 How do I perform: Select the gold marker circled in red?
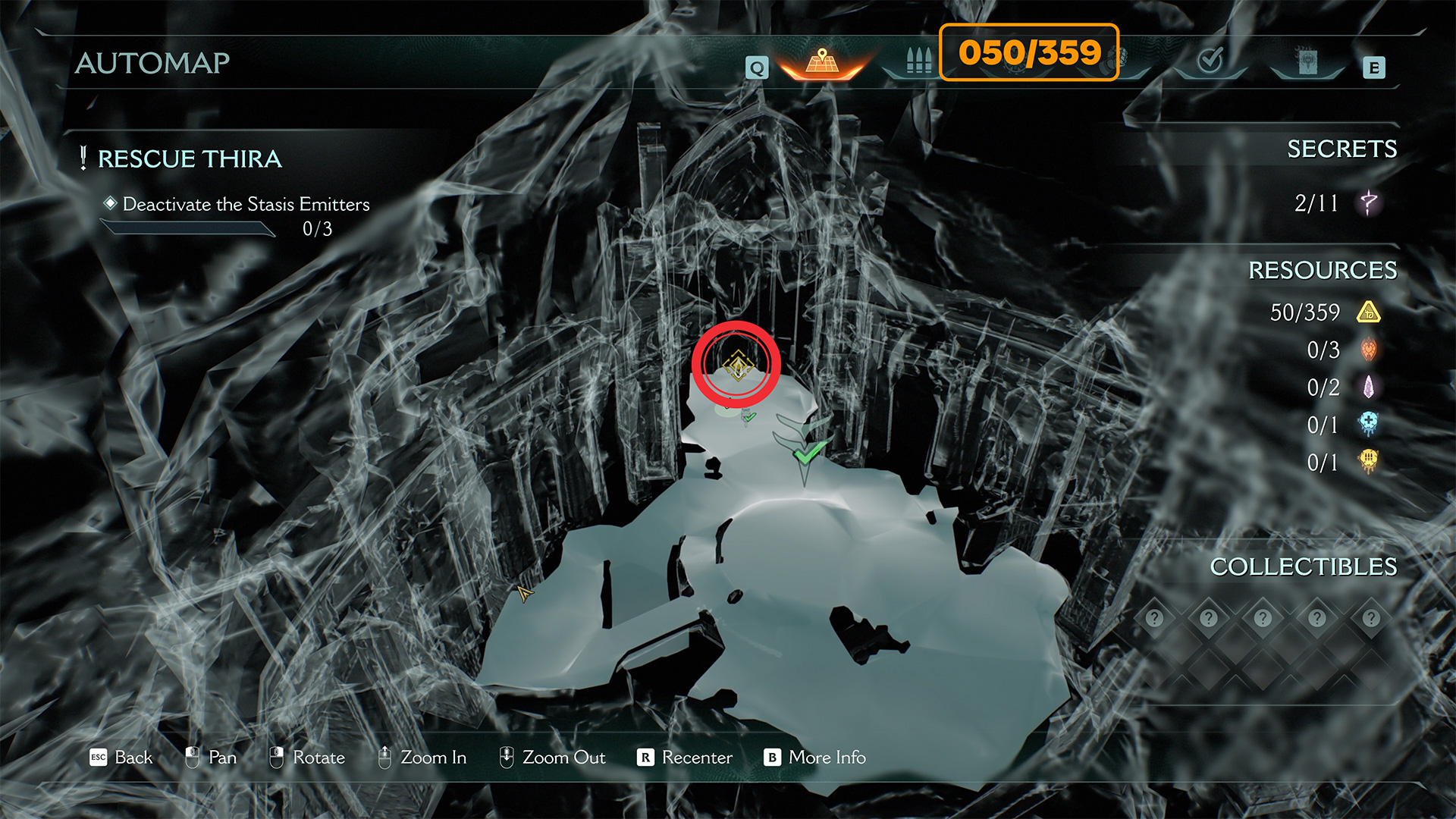point(737,365)
